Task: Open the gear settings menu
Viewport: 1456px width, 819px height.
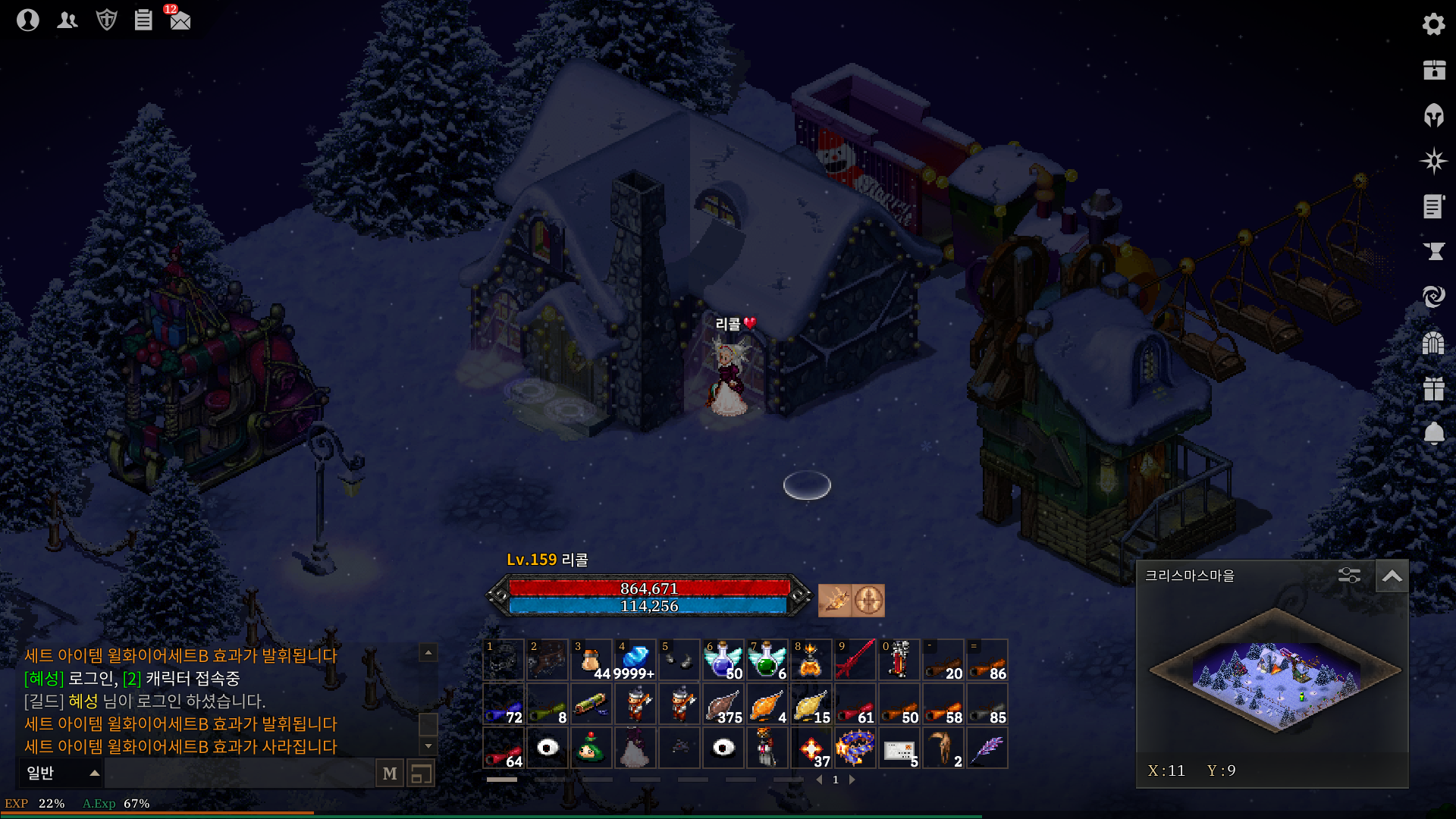Action: [x=1433, y=24]
